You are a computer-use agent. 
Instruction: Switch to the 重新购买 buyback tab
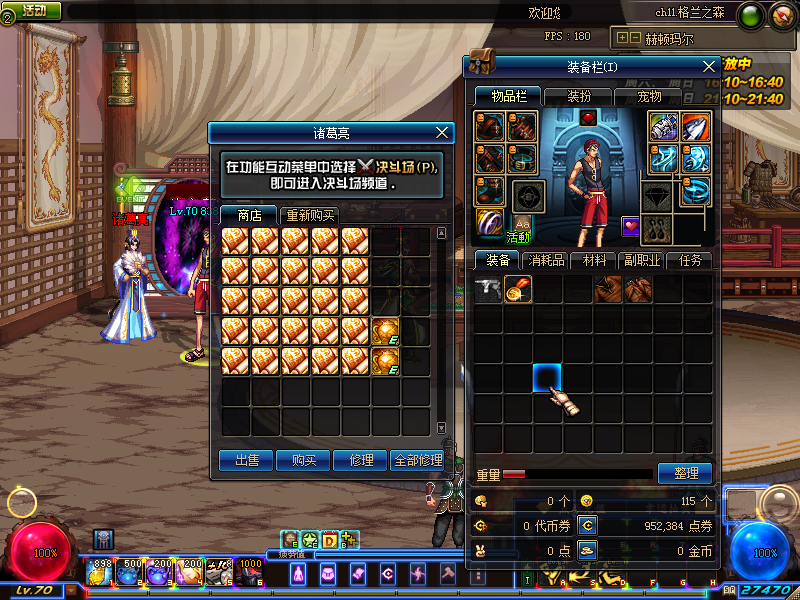[x=310, y=215]
